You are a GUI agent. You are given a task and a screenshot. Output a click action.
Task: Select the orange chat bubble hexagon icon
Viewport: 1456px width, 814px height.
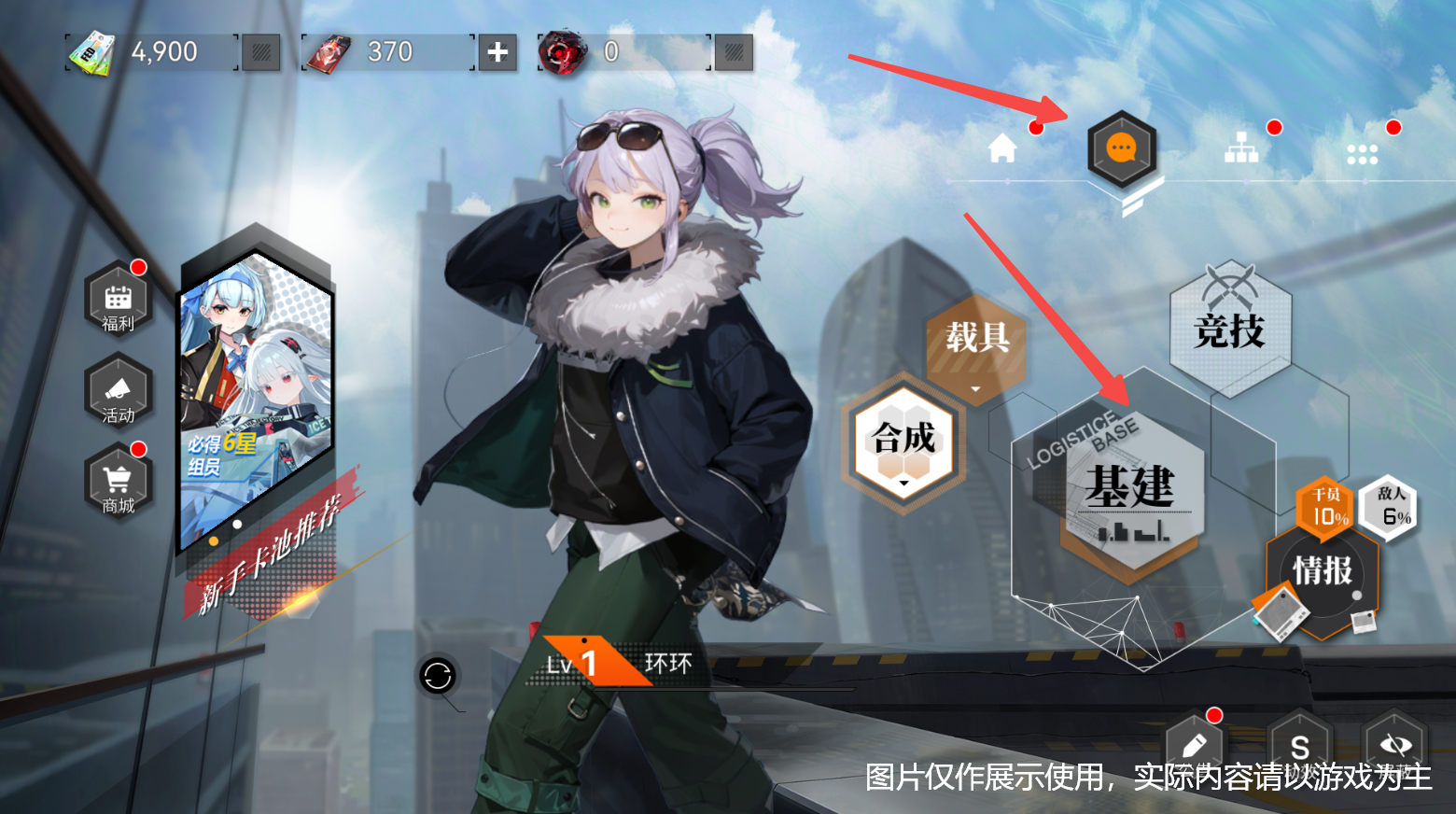click(1121, 149)
